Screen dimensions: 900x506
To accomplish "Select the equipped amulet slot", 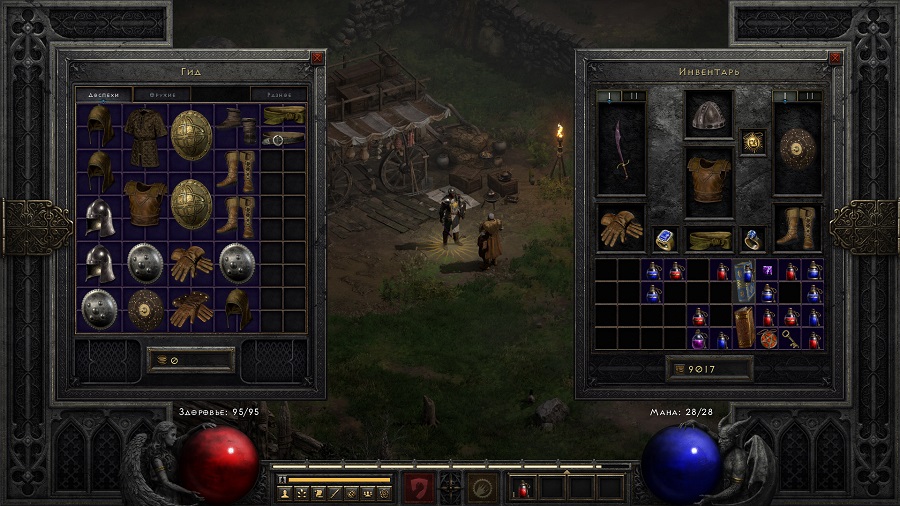I will tap(753, 143).
